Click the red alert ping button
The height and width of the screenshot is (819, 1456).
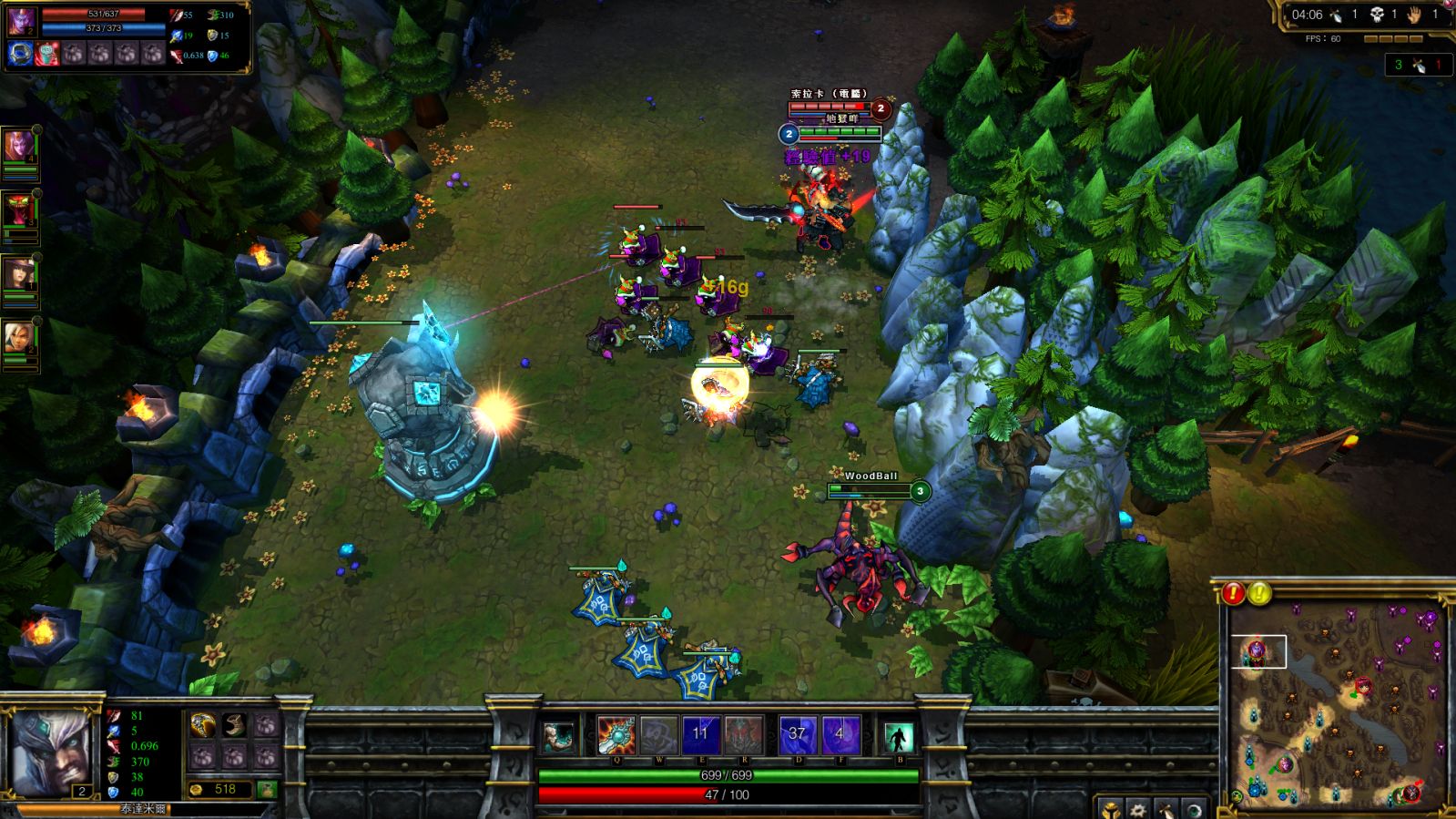1233,594
